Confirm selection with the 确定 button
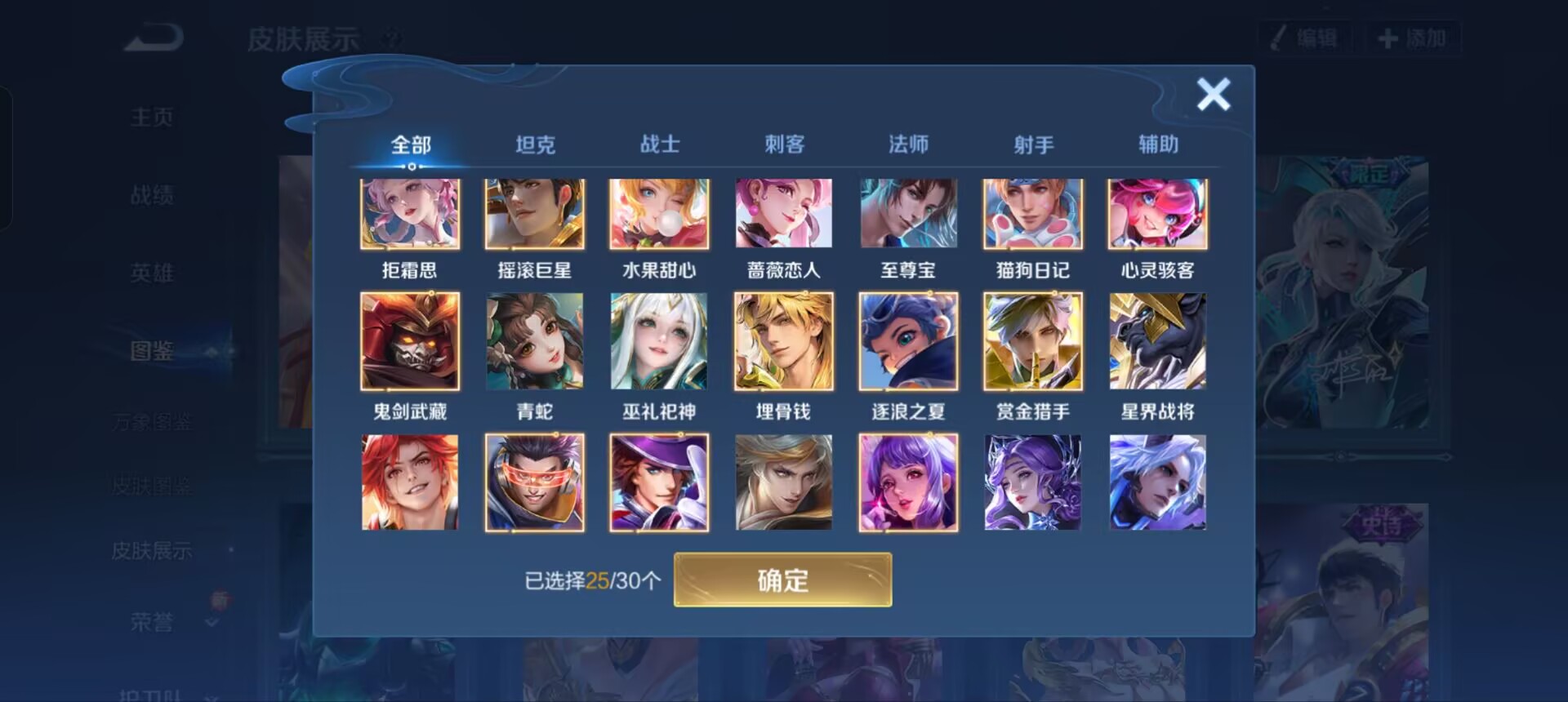Image resolution: width=1568 pixels, height=702 pixels. [782, 580]
